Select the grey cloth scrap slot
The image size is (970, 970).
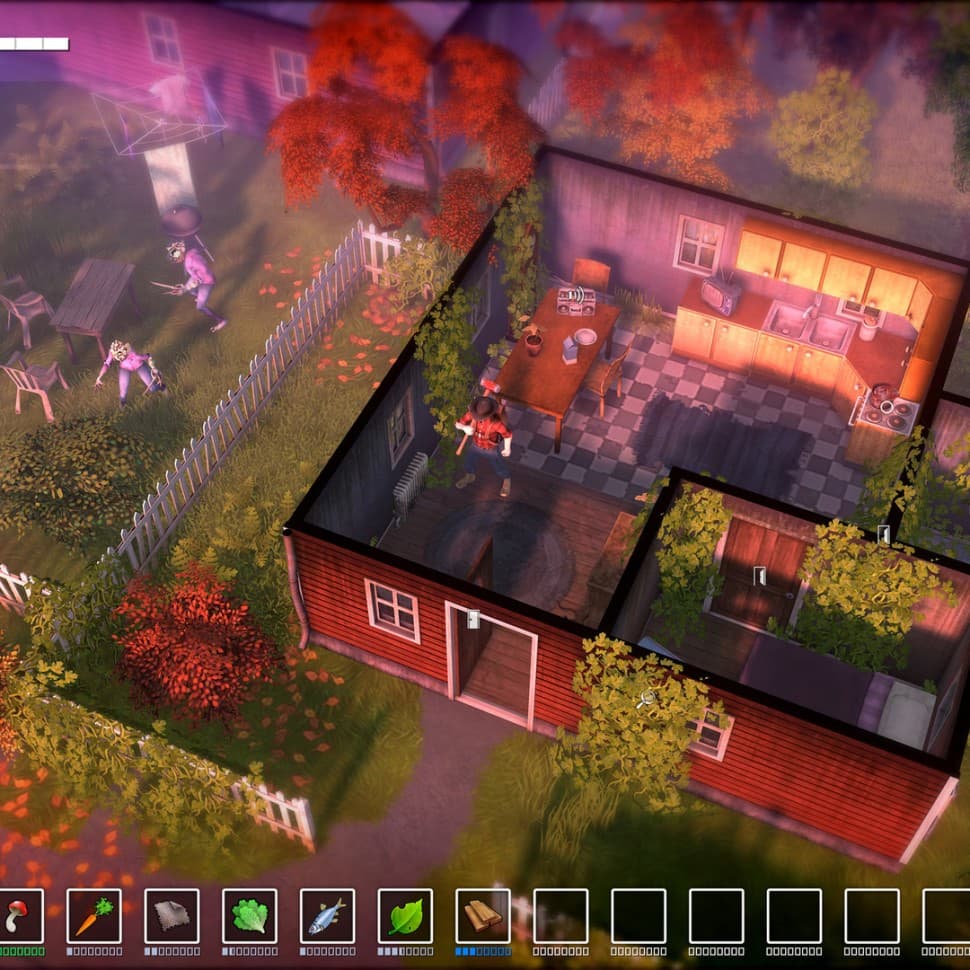pyautogui.click(x=172, y=915)
